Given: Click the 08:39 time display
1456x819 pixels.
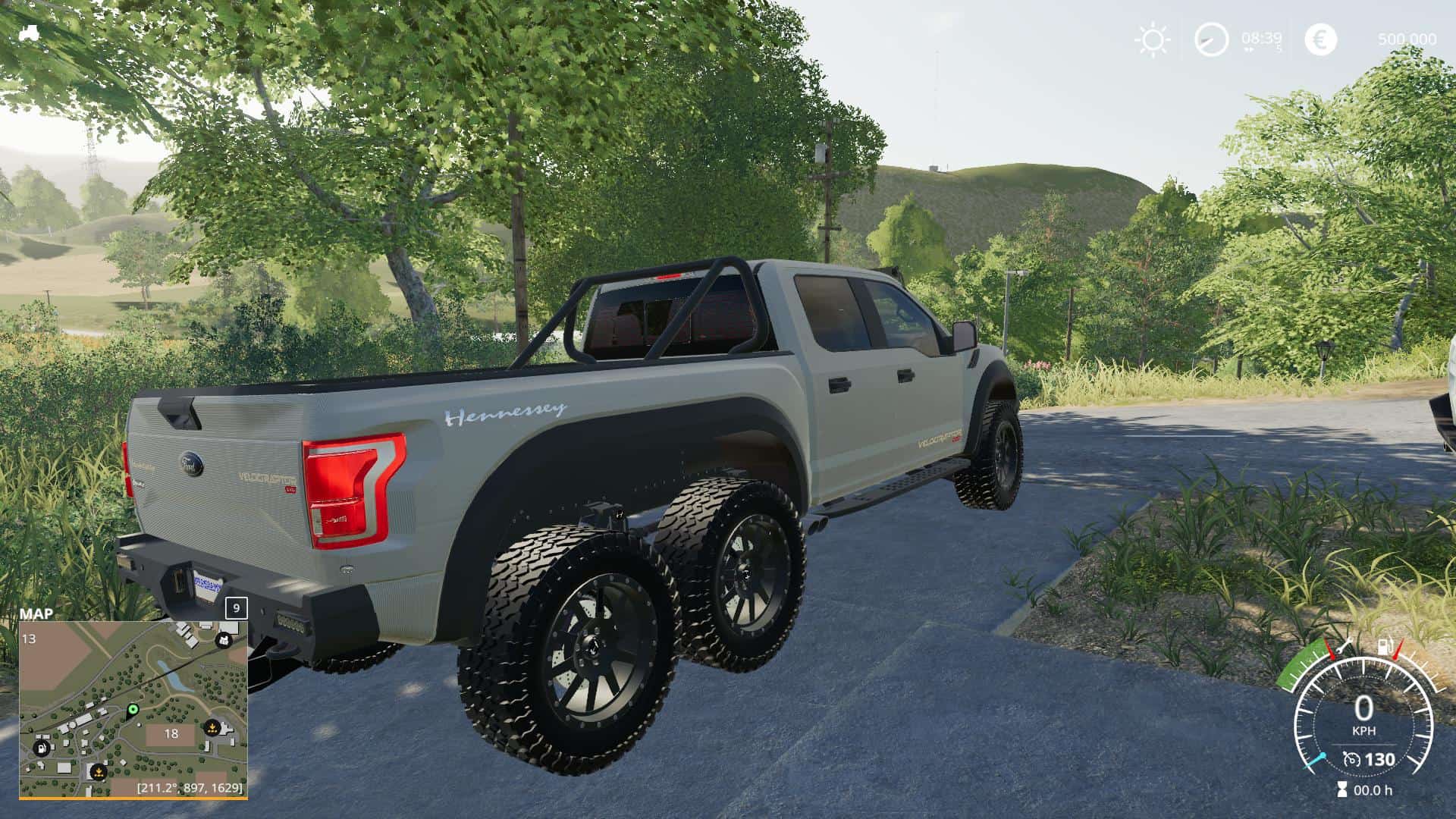Looking at the screenshot, I should (x=1262, y=38).
